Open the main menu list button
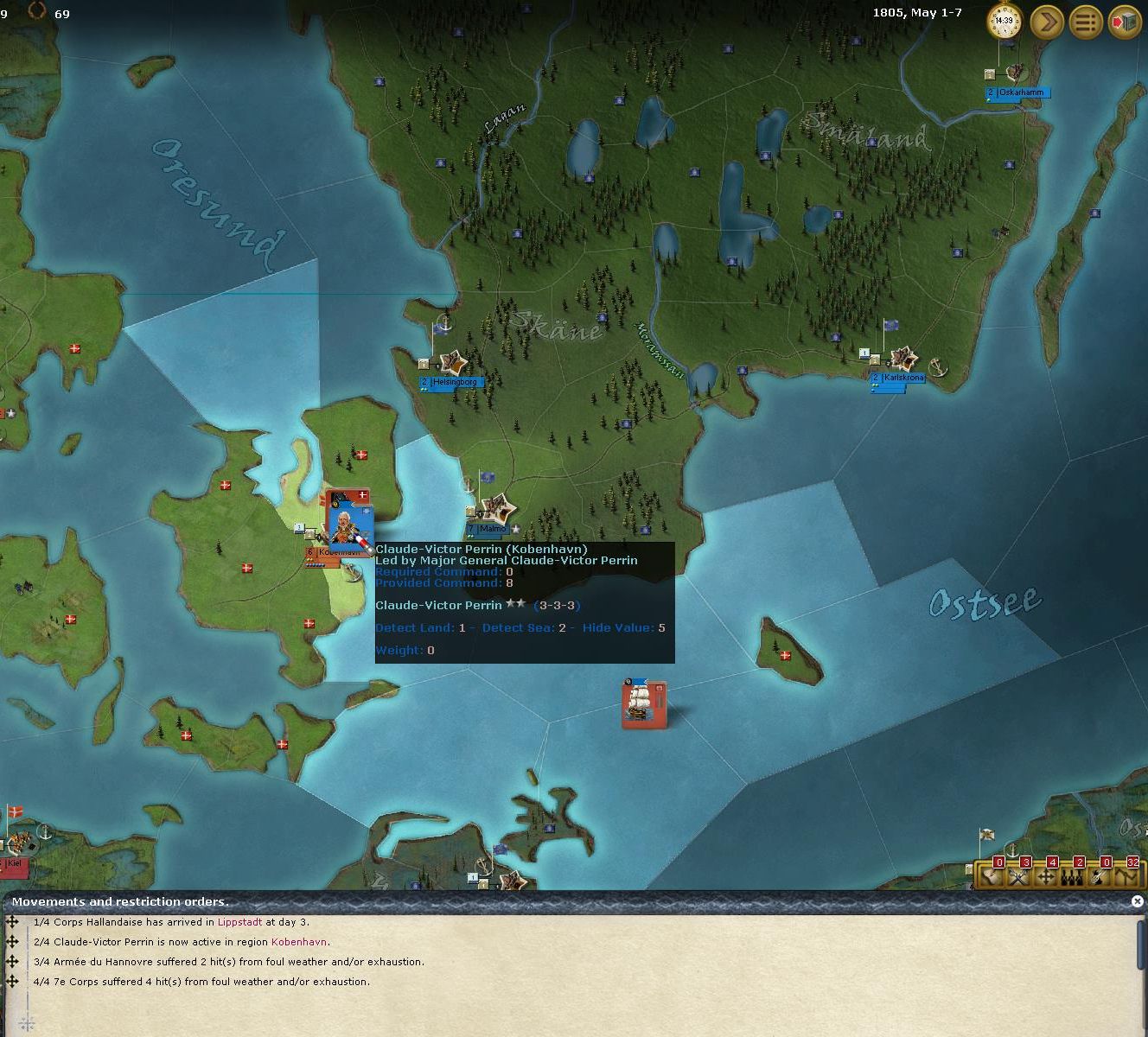 coord(1086,21)
